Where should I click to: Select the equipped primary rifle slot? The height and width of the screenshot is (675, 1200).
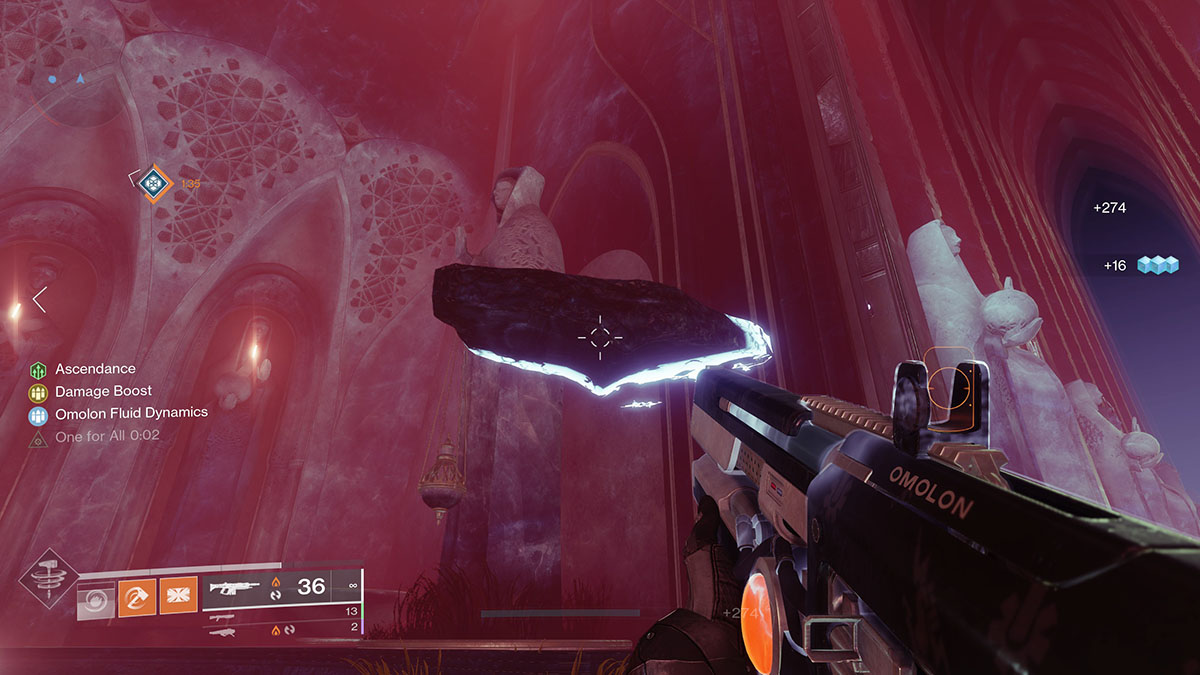(281, 588)
